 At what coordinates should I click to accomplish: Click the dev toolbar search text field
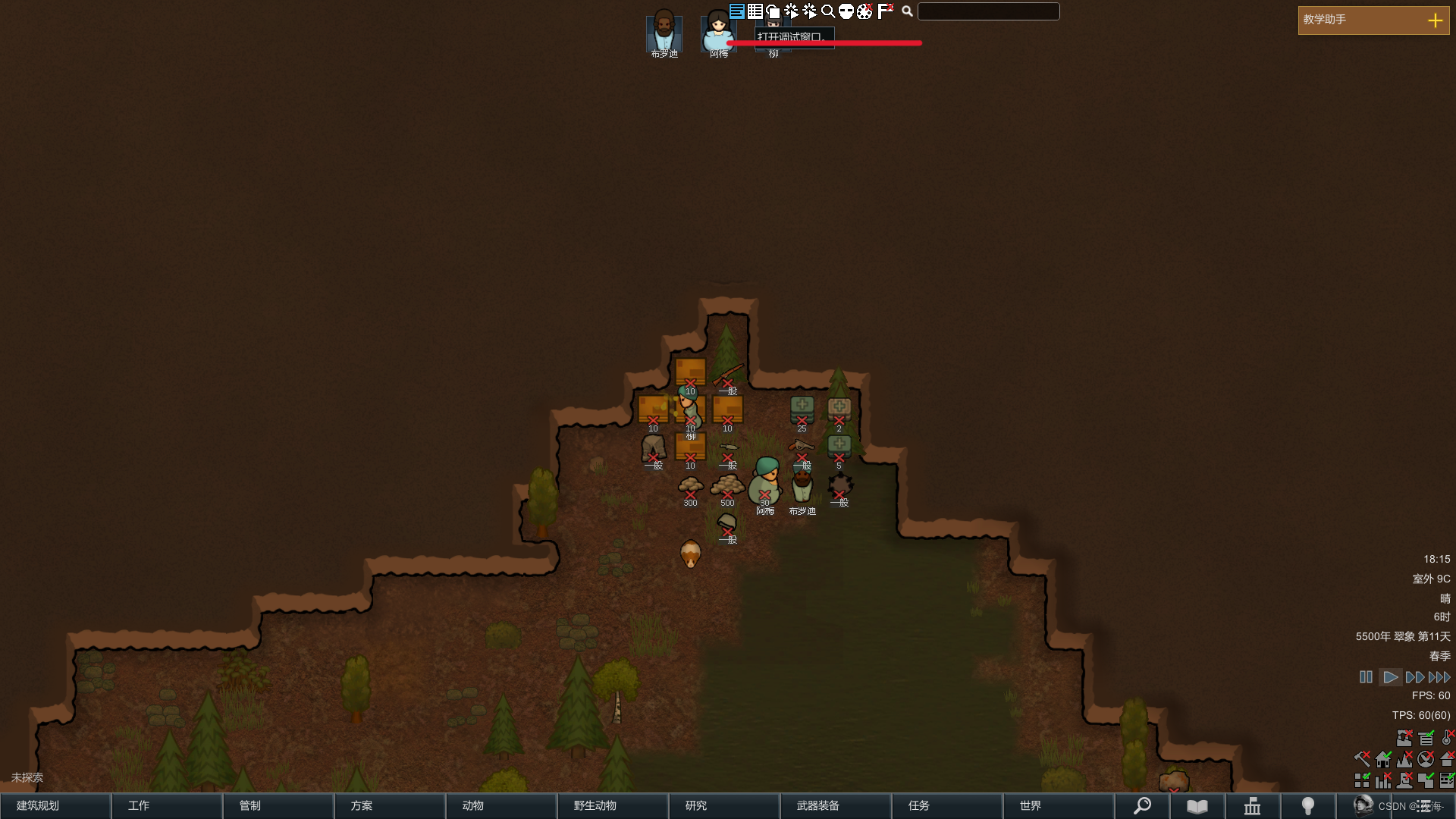[988, 11]
